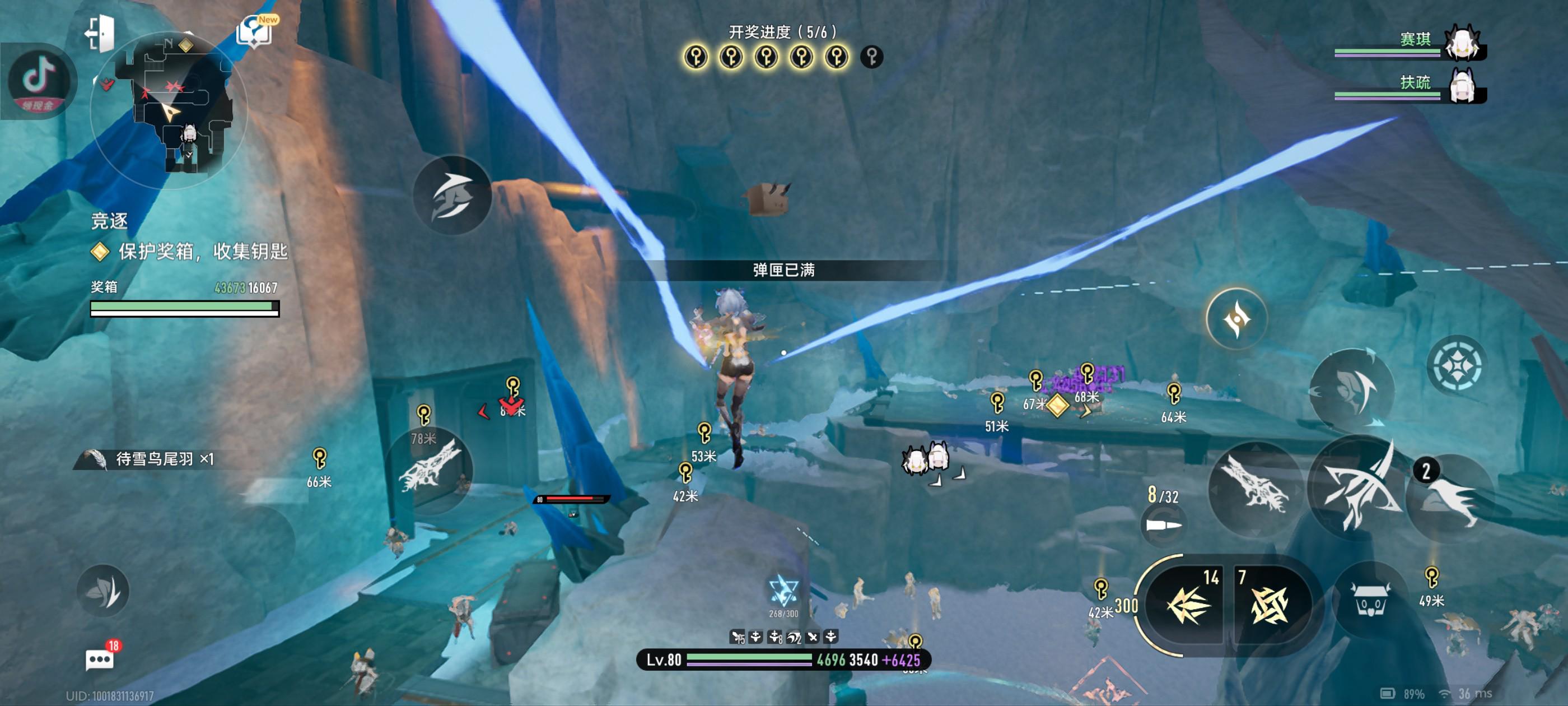The width and height of the screenshot is (1568, 706).
Task: Tap the 保护奖箱 objective tracker
Action: pyautogui.click(x=190, y=251)
